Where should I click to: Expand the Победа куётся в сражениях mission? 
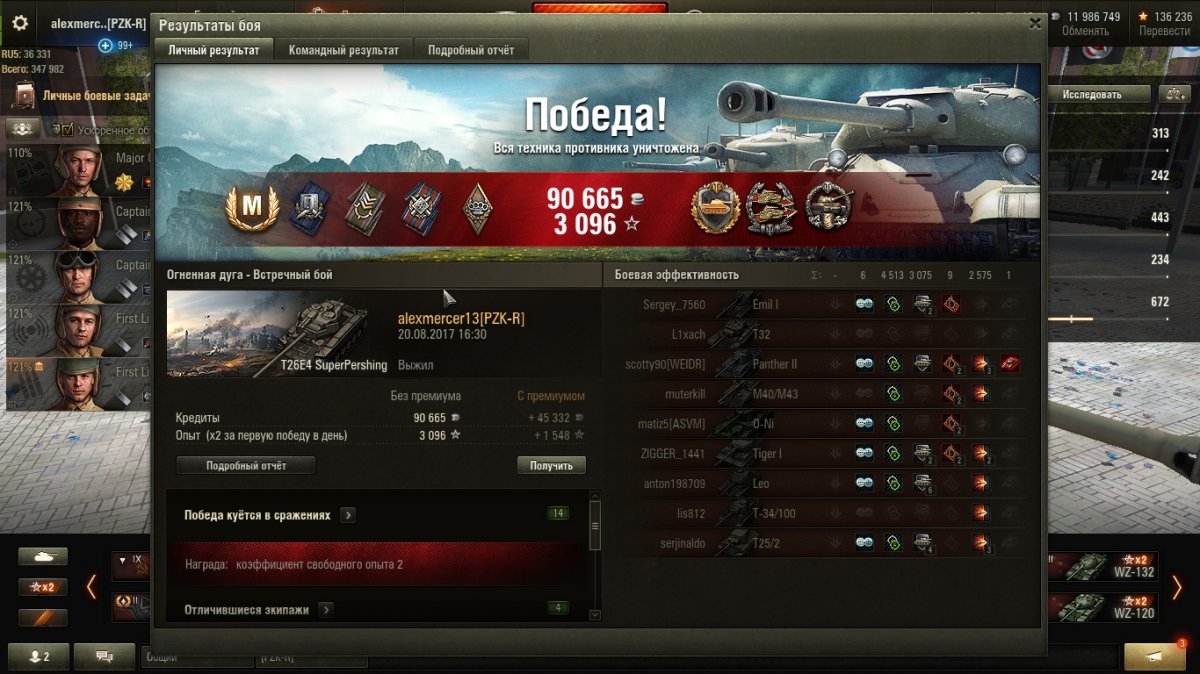tap(347, 515)
